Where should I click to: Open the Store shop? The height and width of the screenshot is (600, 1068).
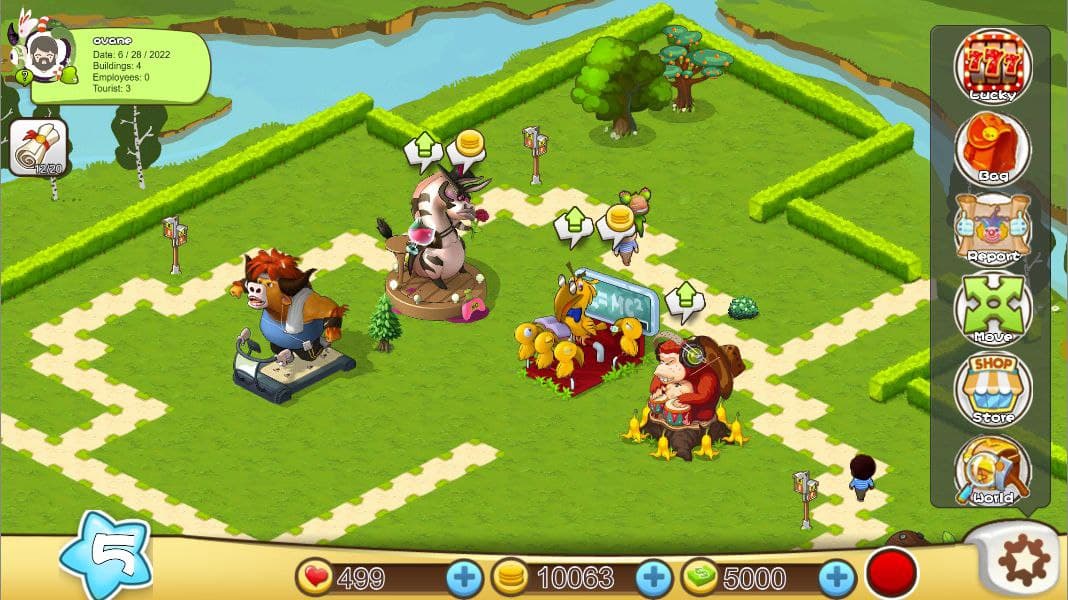pyautogui.click(x=993, y=388)
